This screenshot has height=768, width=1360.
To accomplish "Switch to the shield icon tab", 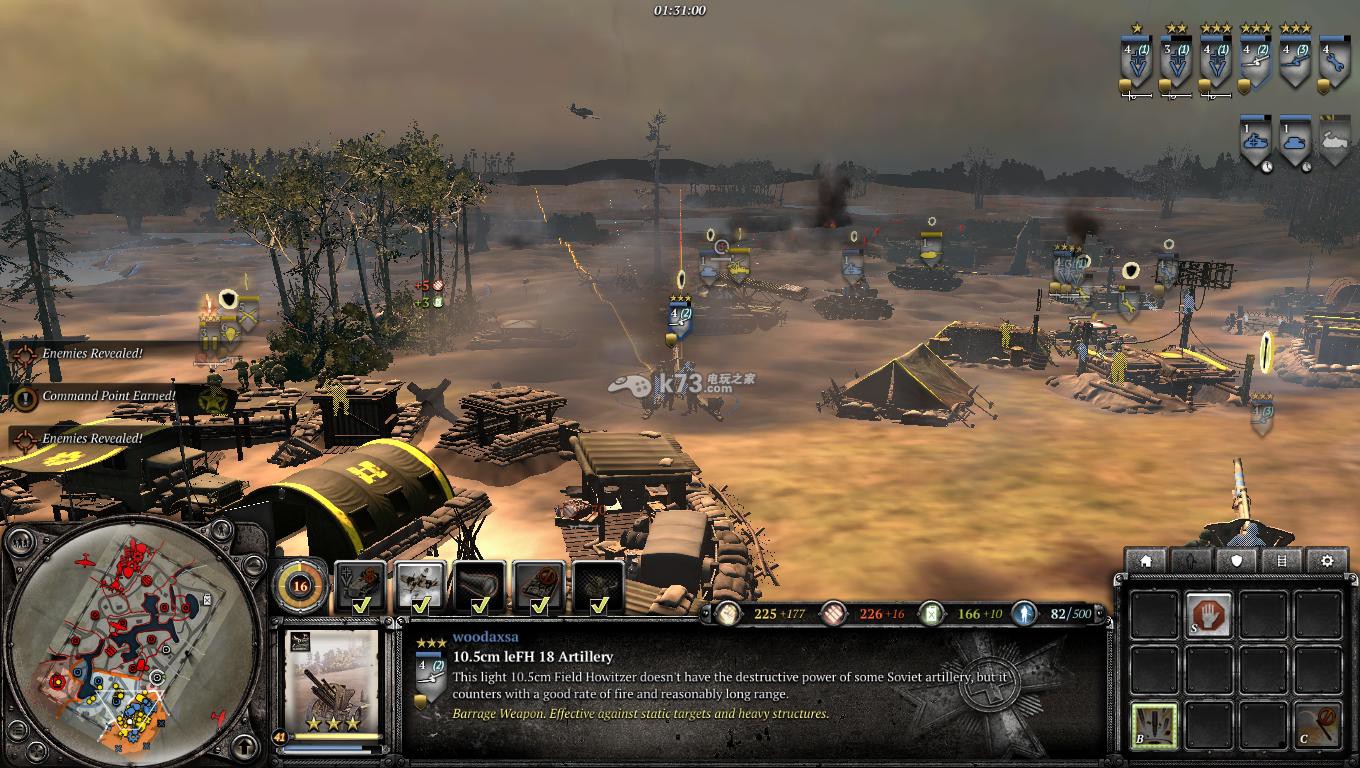I will coord(1237,561).
